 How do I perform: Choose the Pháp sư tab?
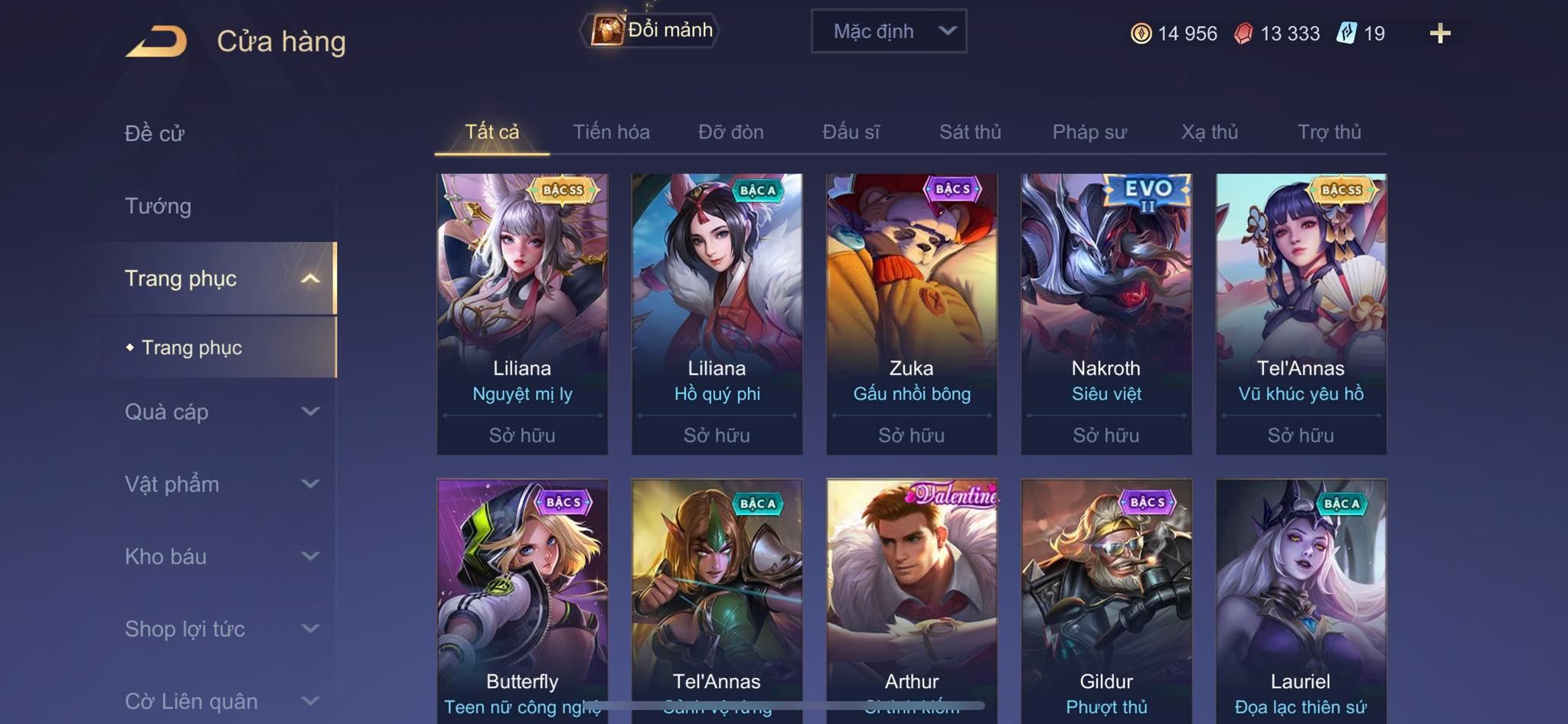[1089, 132]
